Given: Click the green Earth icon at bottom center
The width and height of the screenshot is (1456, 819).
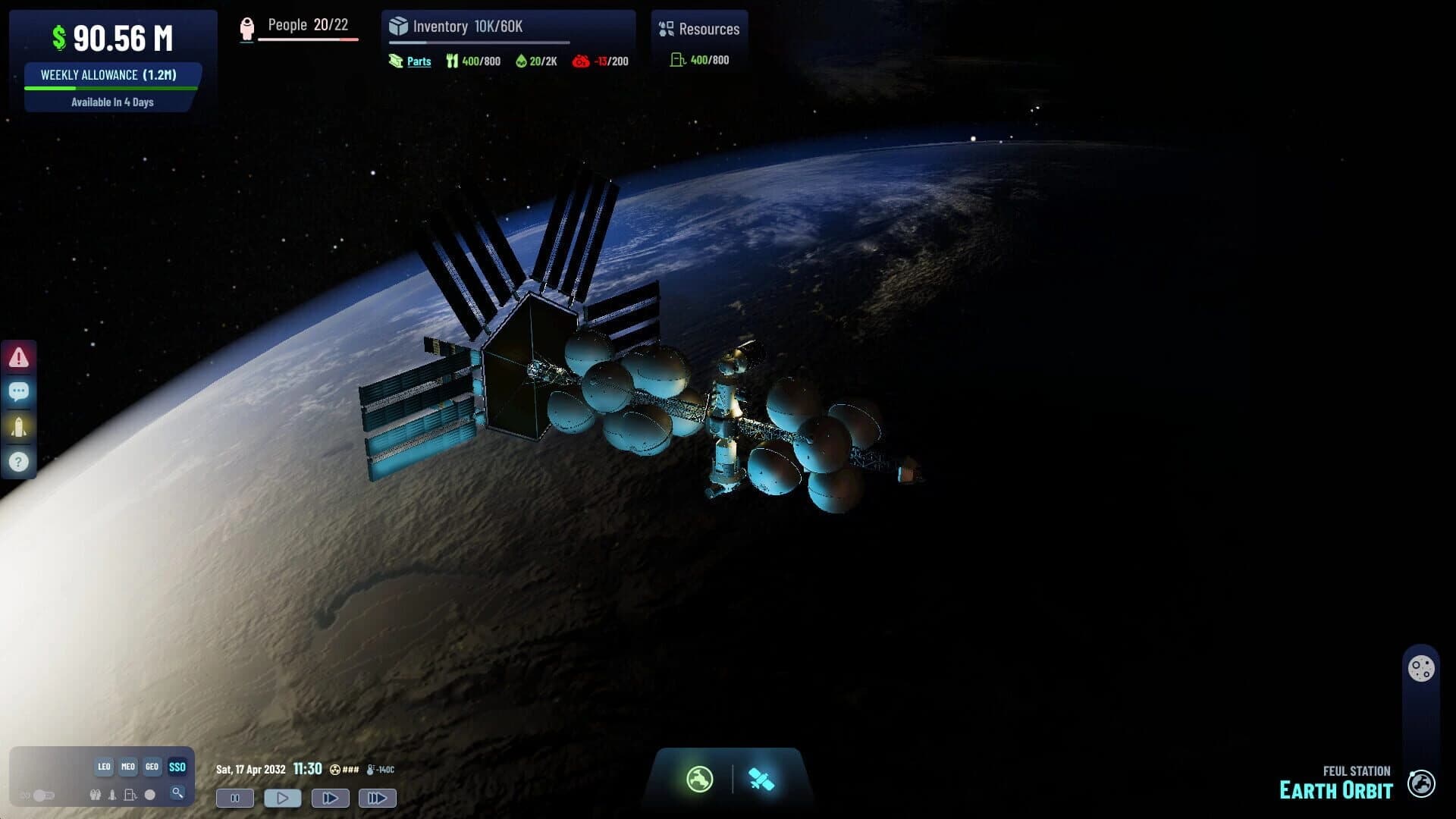Looking at the screenshot, I should click(698, 779).
